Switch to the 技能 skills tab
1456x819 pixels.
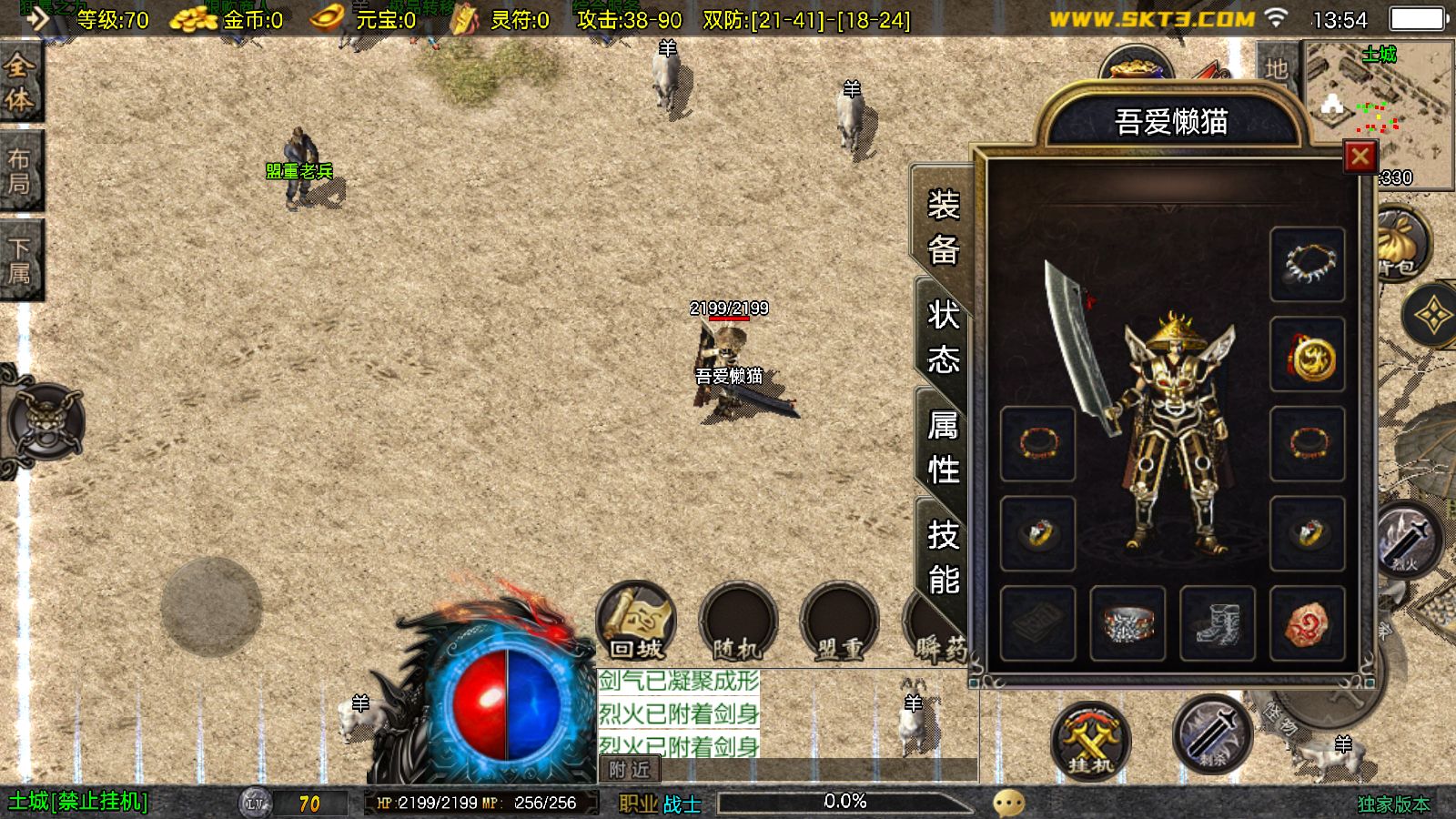pyautogui.click(x=943, y=557)
